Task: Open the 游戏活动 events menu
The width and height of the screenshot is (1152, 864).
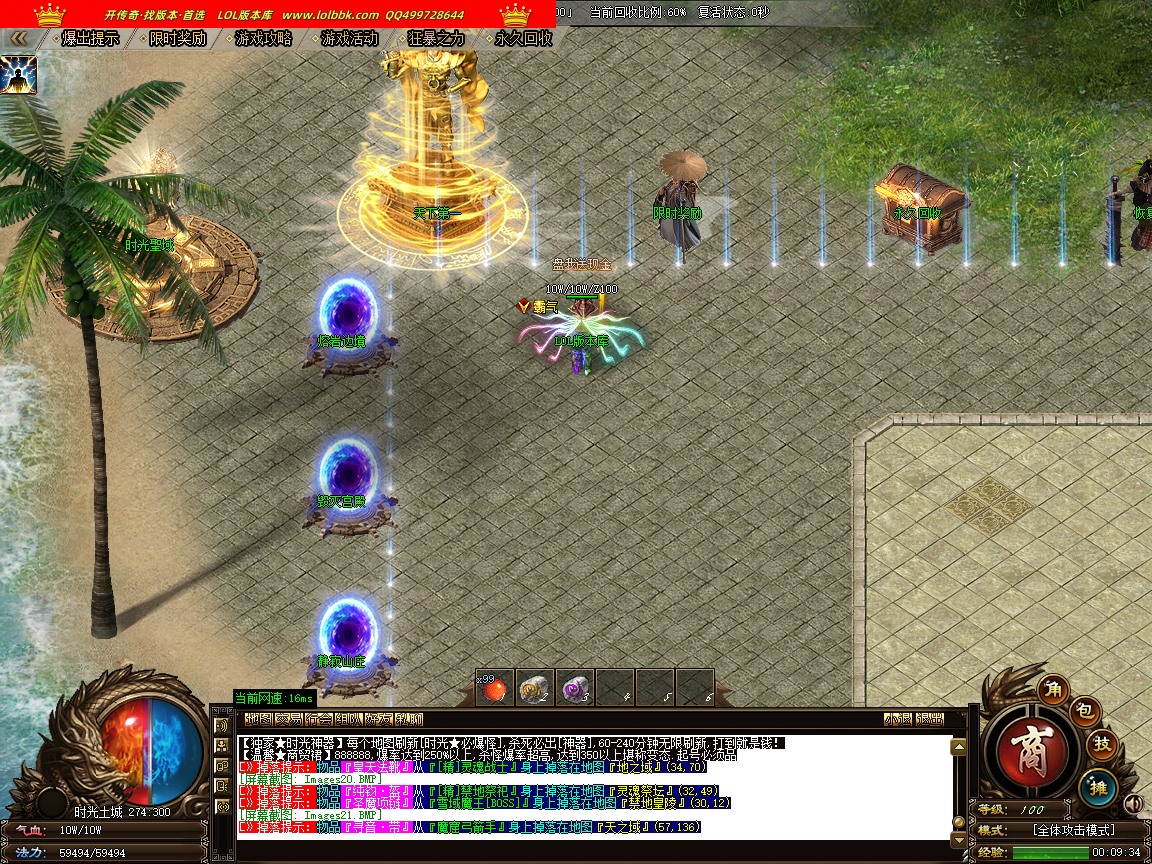Action: pos(350,39)
